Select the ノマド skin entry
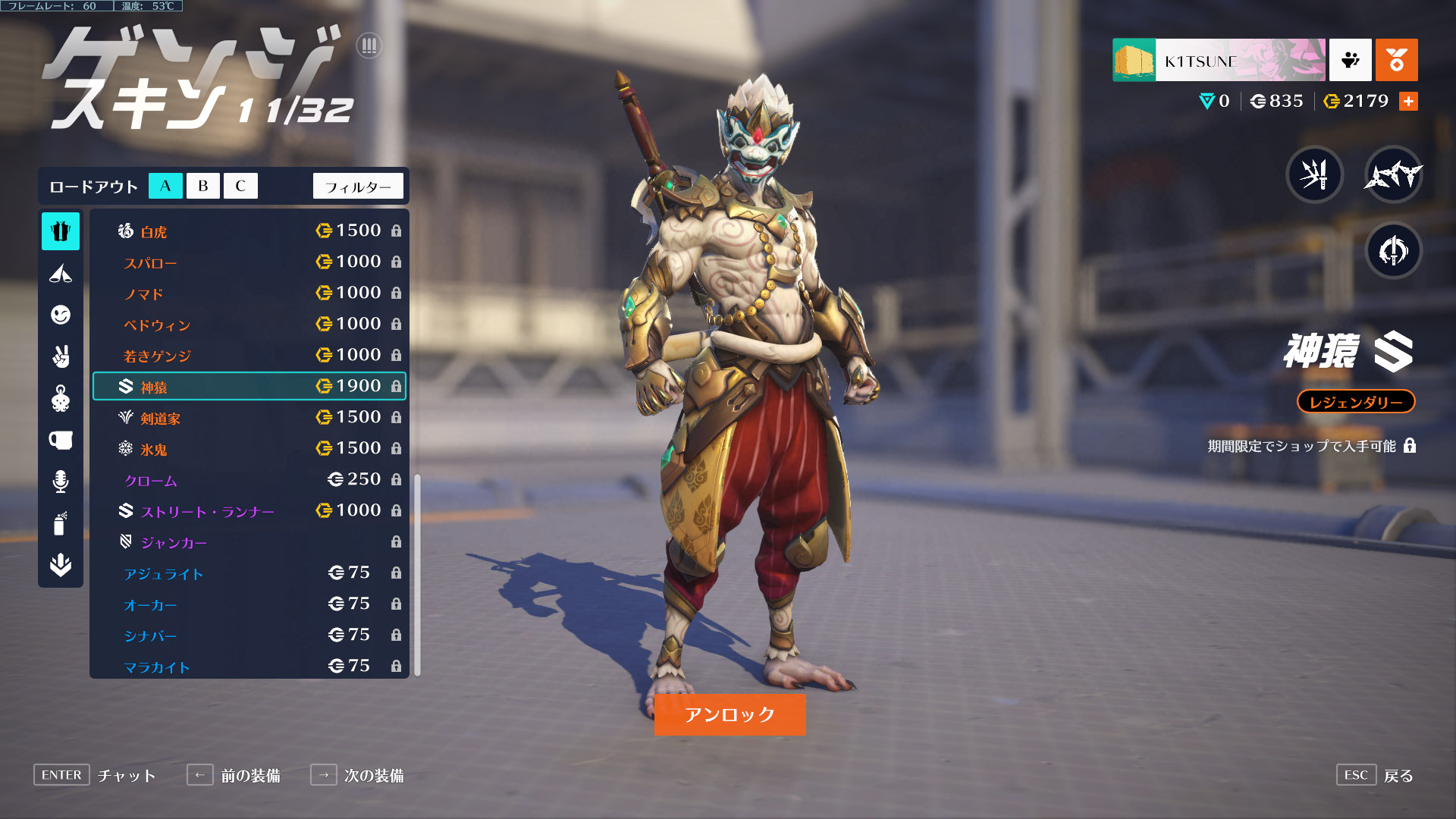 tap(249, 293)
